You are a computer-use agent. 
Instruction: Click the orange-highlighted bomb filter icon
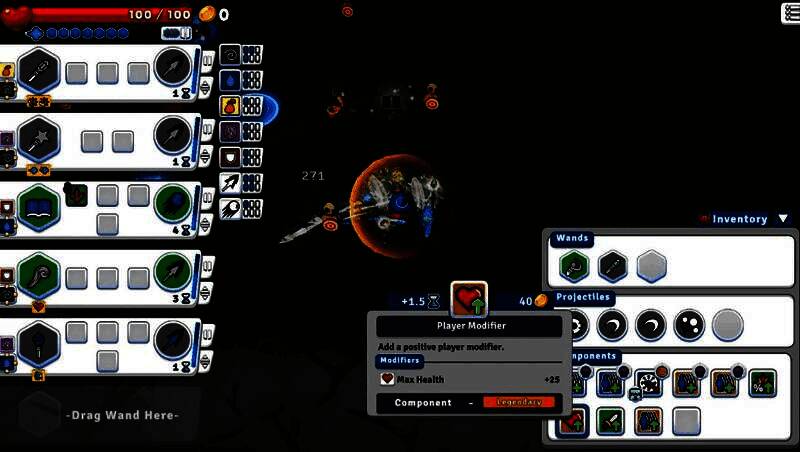(229, 105)
